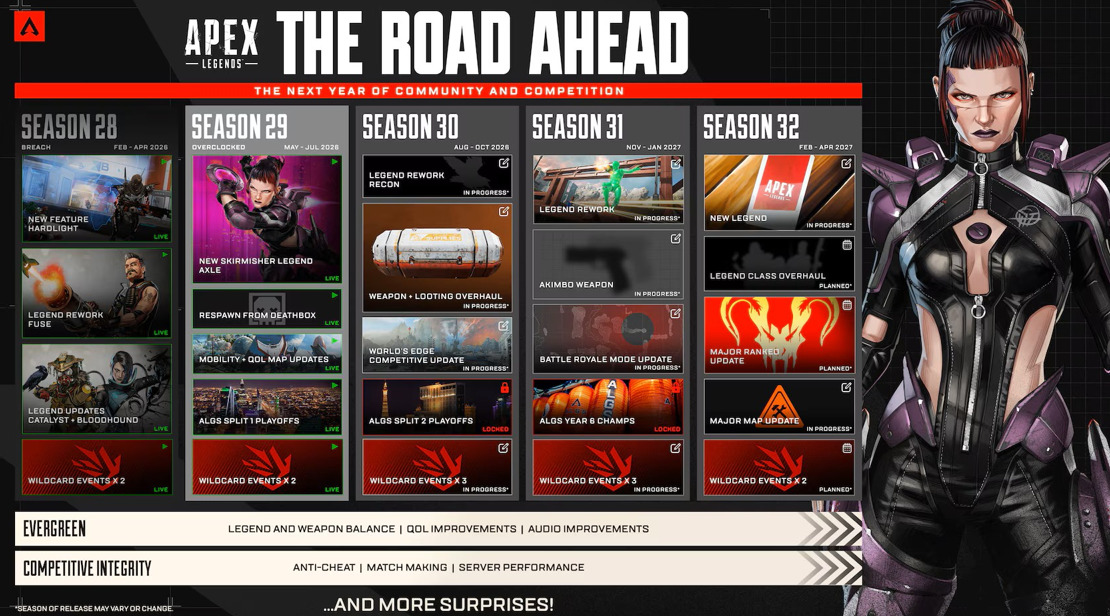Select Mobility + QOL Map Updates card

267,353
